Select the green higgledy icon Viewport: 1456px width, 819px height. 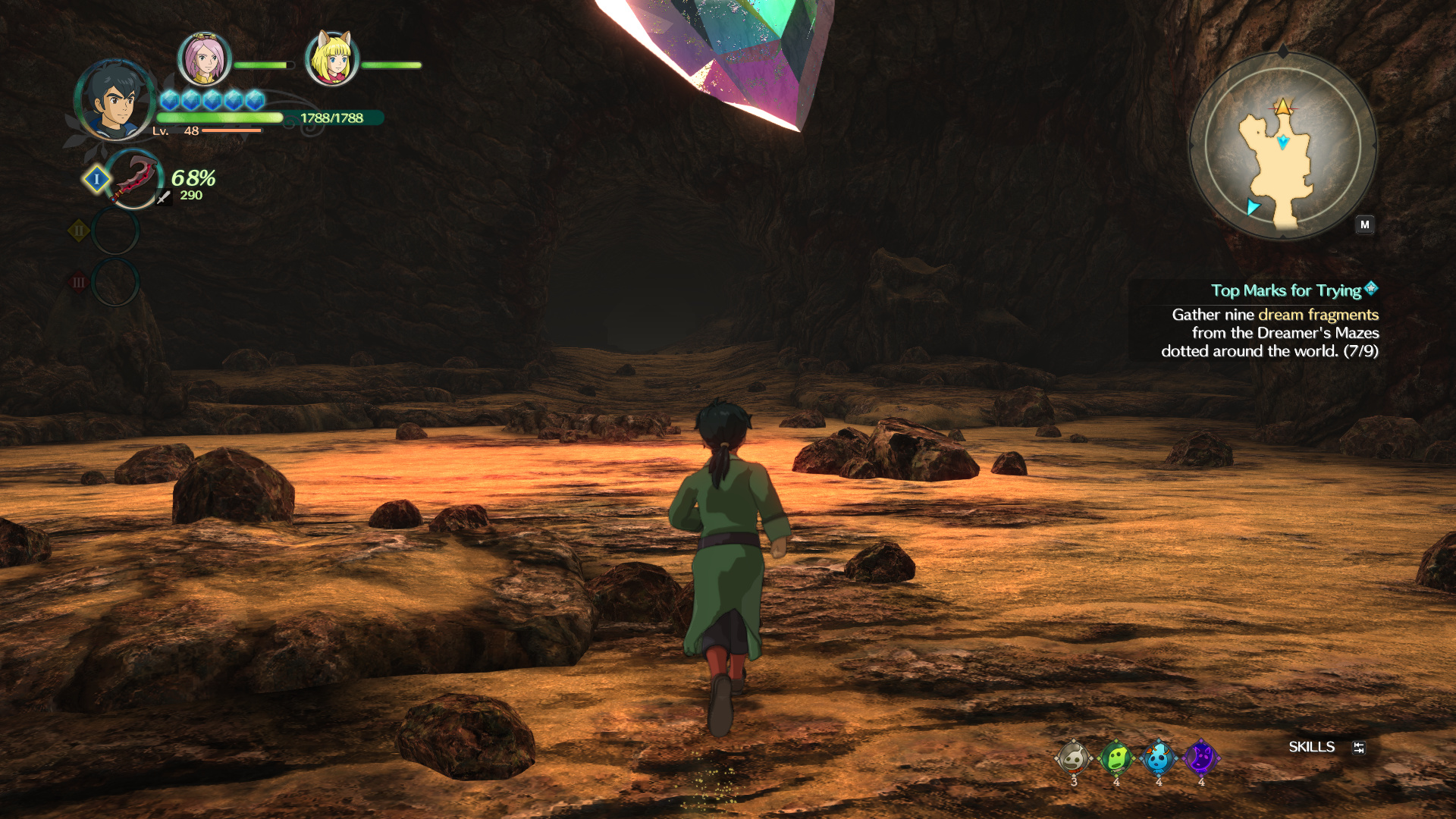[1116, 757]
